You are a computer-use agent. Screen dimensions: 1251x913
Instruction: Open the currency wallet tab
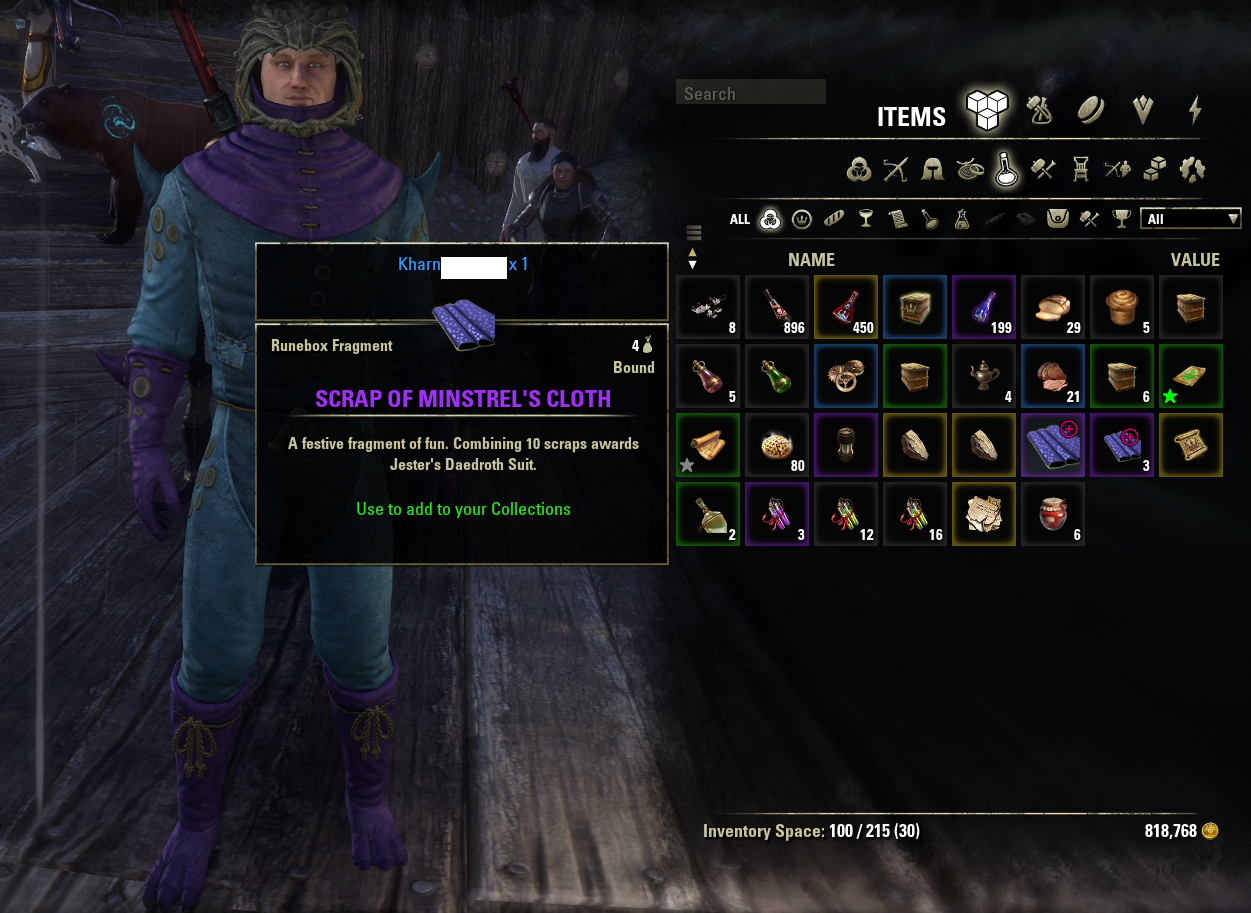(x=1090, y=110)
